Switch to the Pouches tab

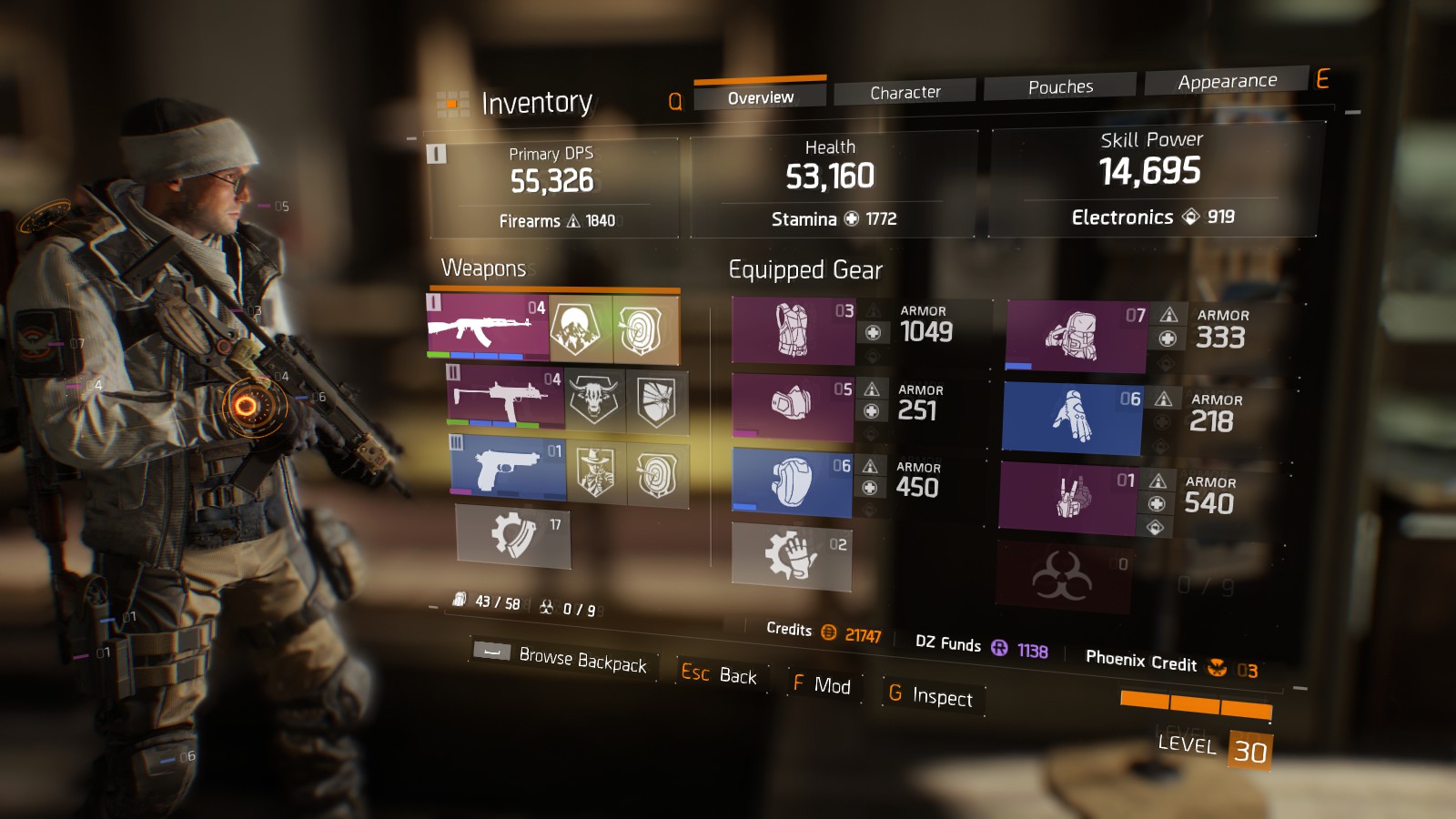click(1060, 86)
